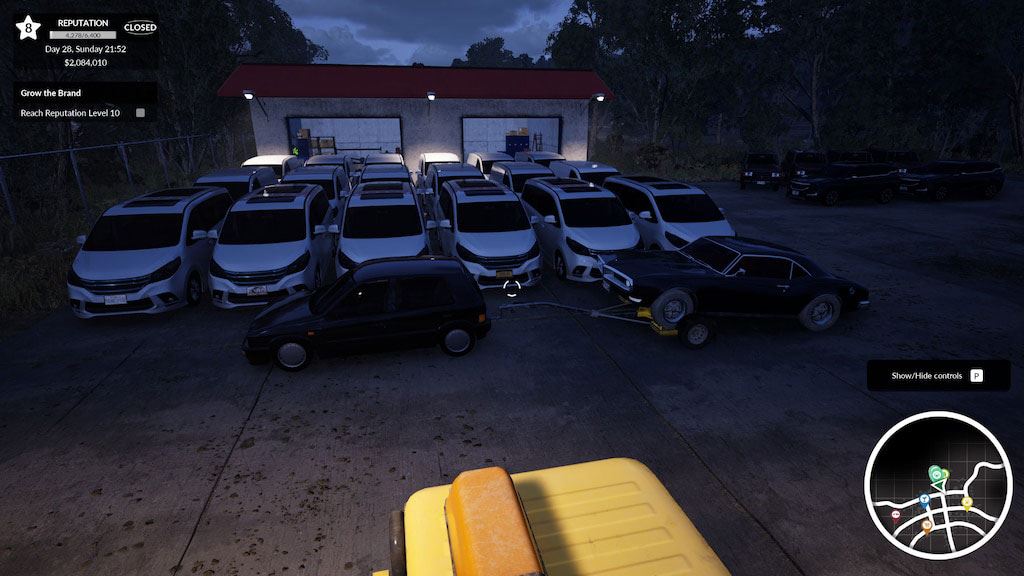Toggle the Show/Hide controls panel

tap(938, 376)
